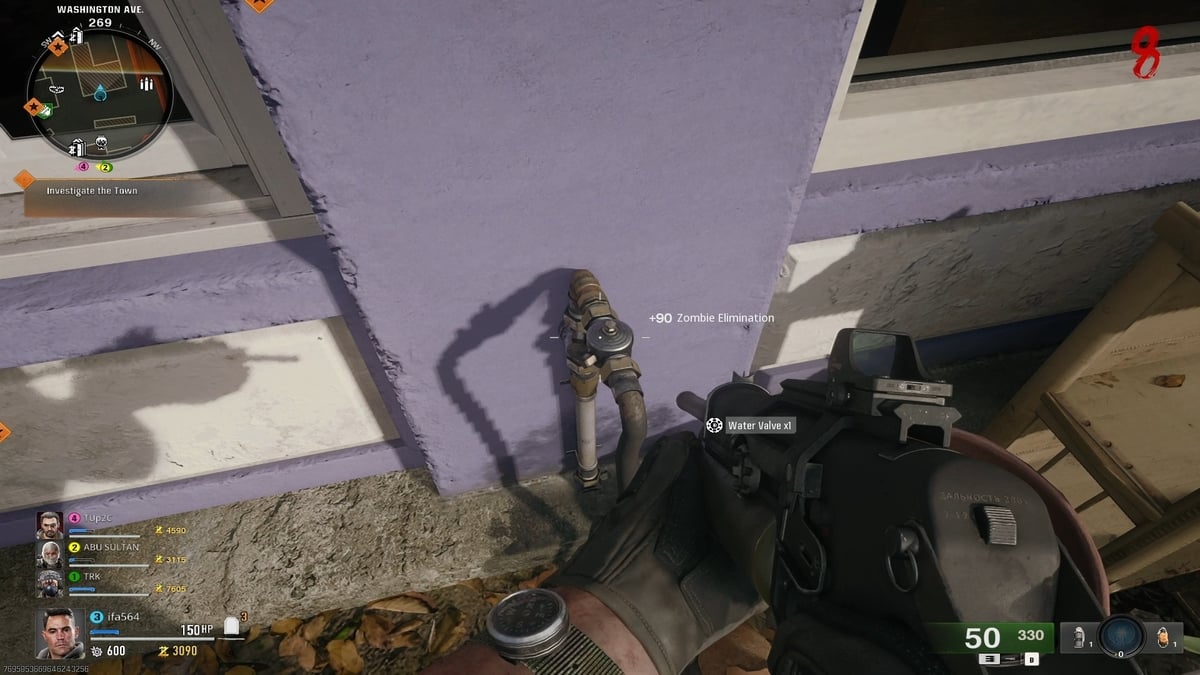Image resolution: width=1200 pixels, height=675 pixels.
Task: Select the Investigate the Town objective
Action: [92, 190]
